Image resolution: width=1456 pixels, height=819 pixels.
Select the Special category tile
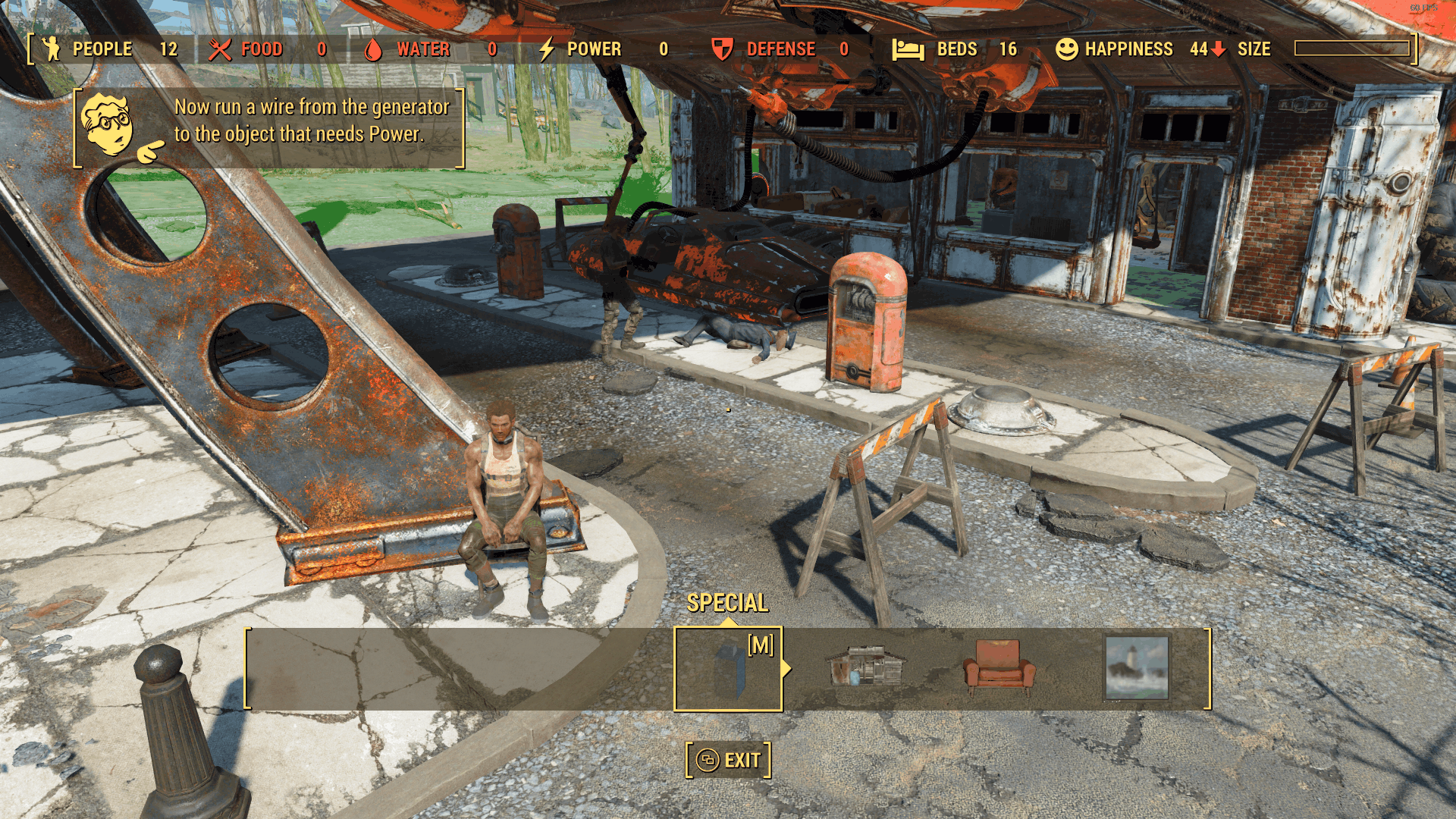pyautogui.click(x=728, y=669)
